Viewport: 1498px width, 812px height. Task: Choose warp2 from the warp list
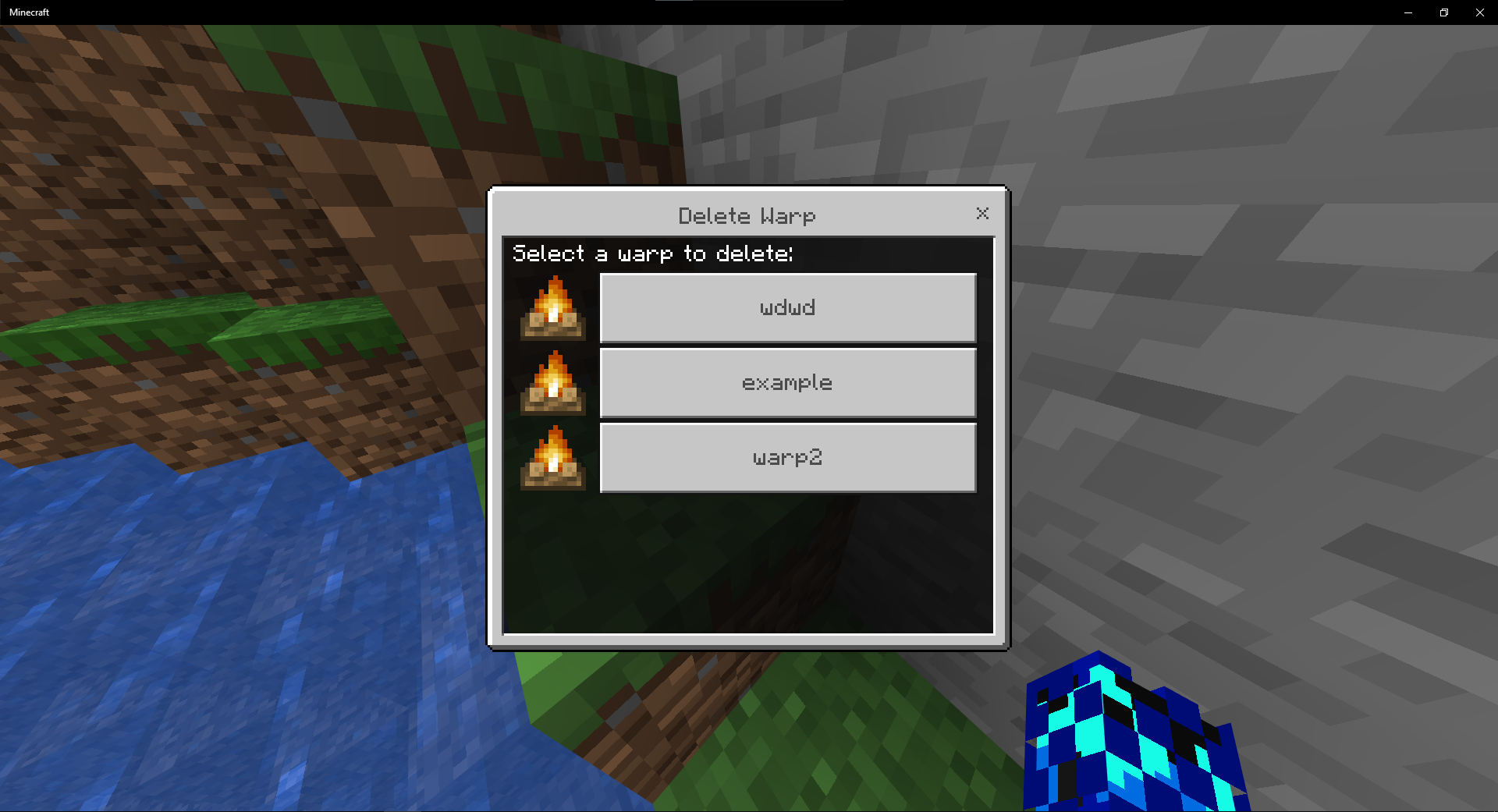pyautogui.click(x=787, y=457)
